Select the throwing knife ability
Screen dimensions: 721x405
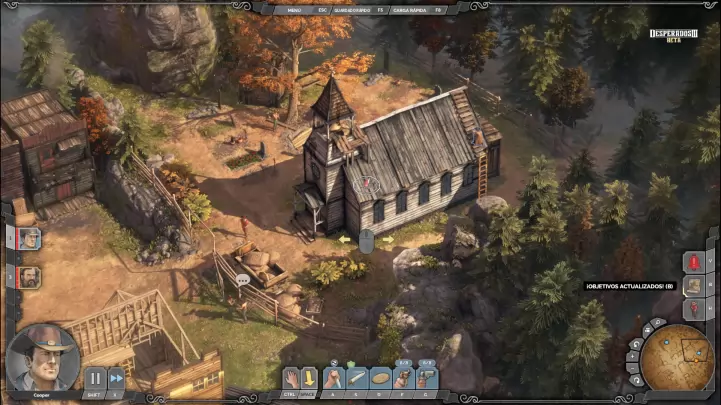point(356,377)
